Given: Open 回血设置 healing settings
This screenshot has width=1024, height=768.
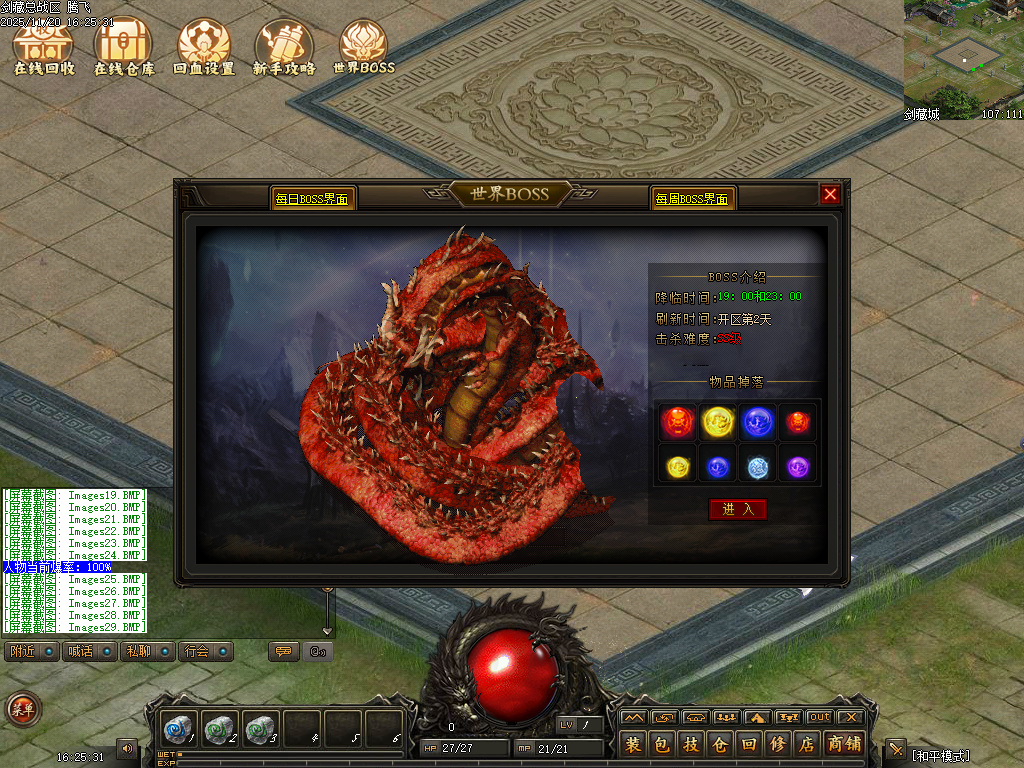Looking at the screenshot, I should [204, 46].
